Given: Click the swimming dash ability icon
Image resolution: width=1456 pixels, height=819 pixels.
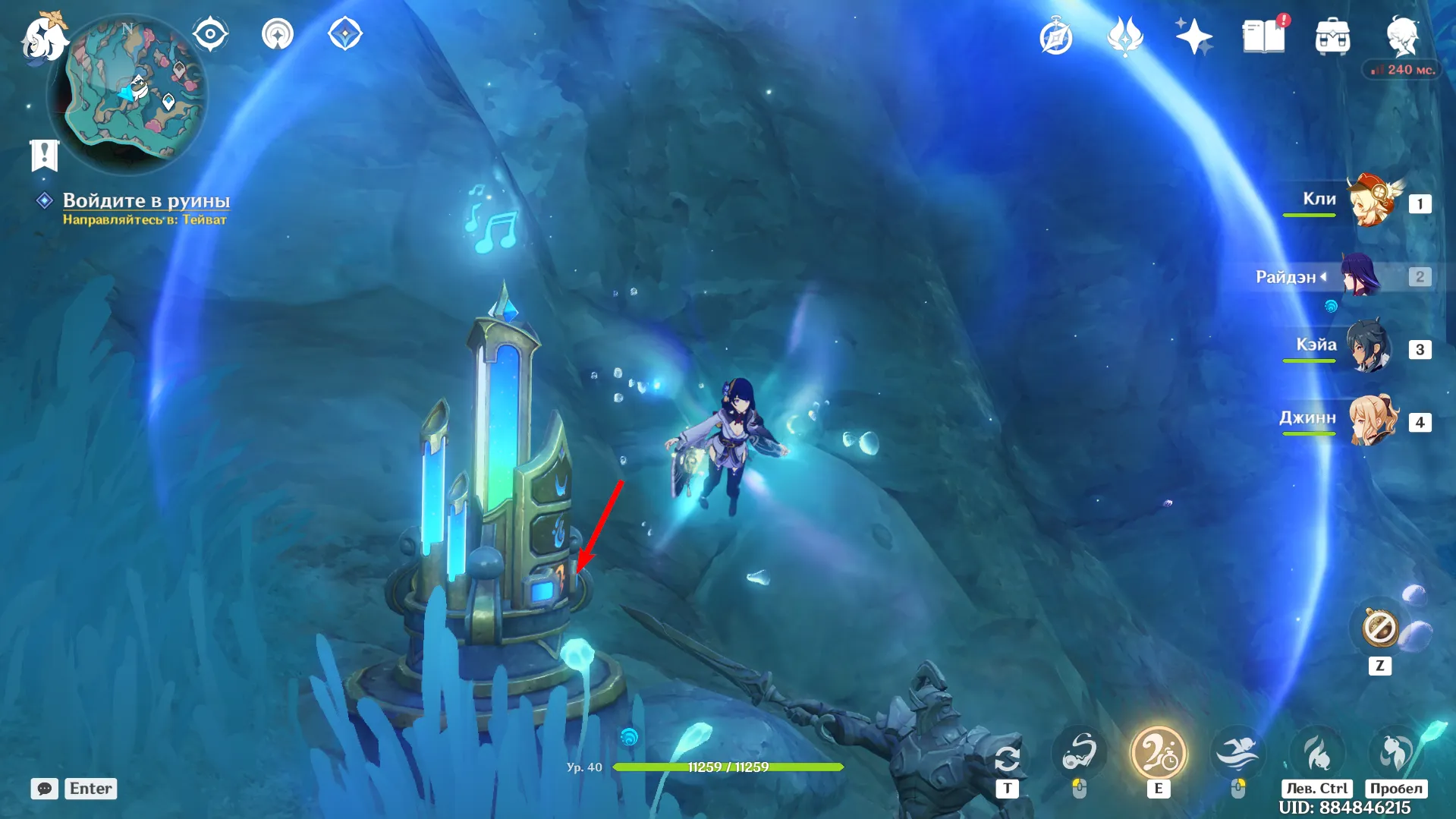Looking at the screenshot, I should point(1237,753).
